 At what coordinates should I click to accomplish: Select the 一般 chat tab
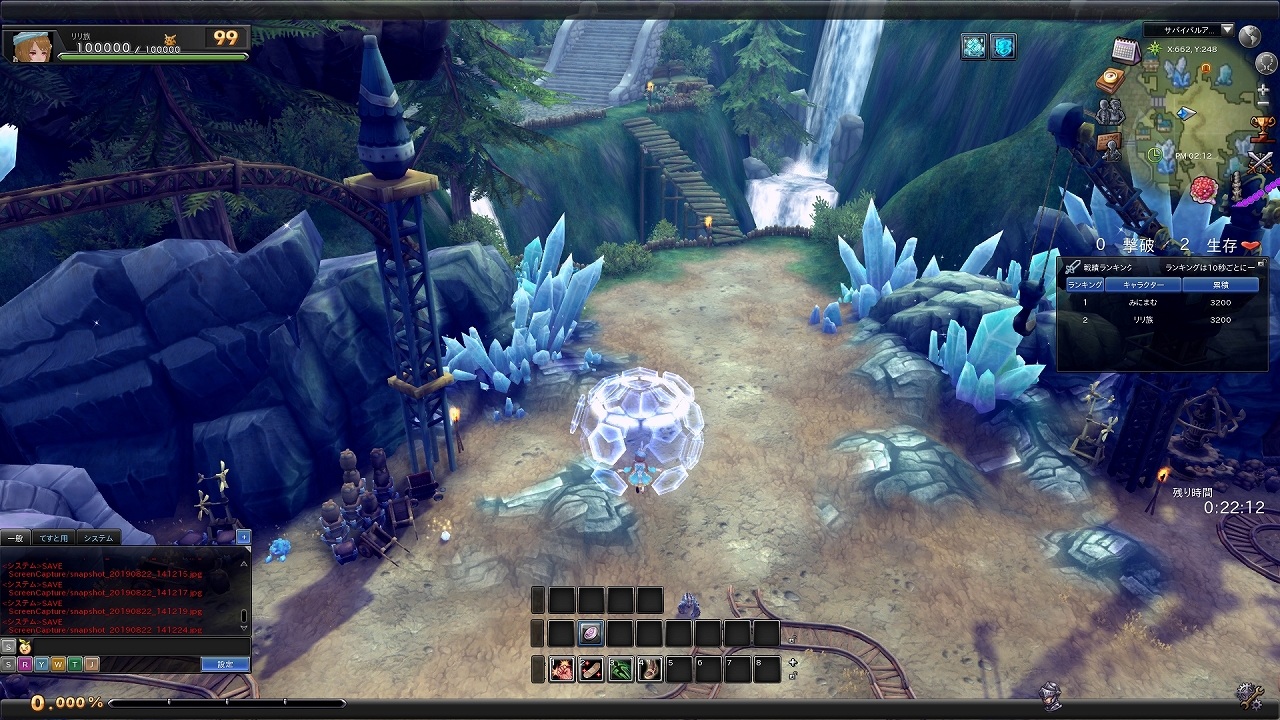click(x=16, y=538)
